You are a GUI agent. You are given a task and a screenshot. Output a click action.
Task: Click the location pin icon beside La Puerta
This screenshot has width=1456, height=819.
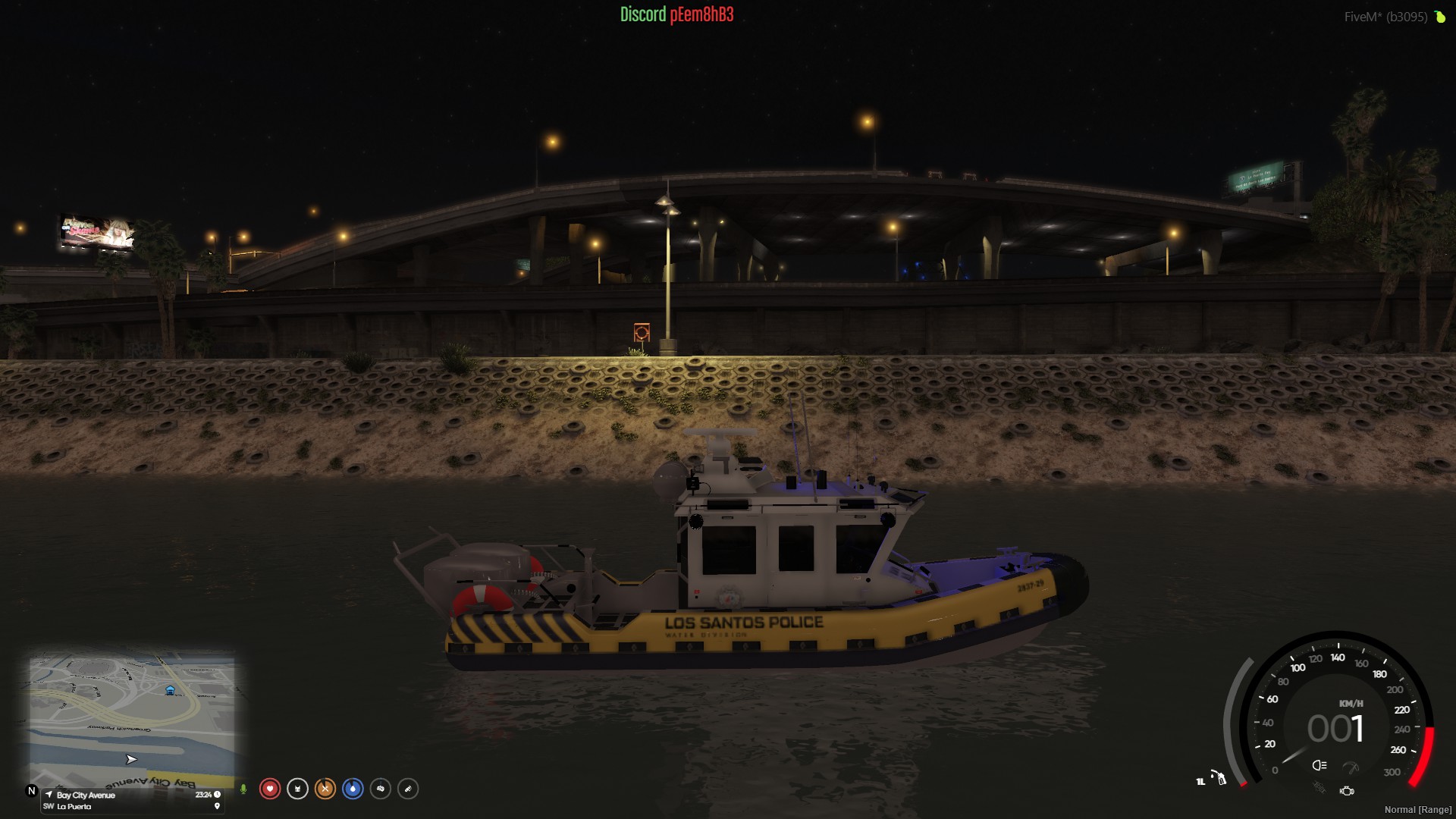(x=217, y=807)
